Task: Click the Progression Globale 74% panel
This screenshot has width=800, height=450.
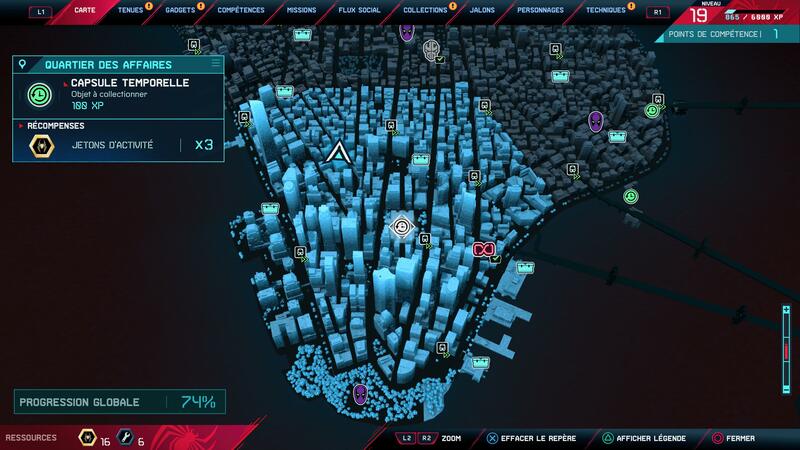Action: [118, 402]
